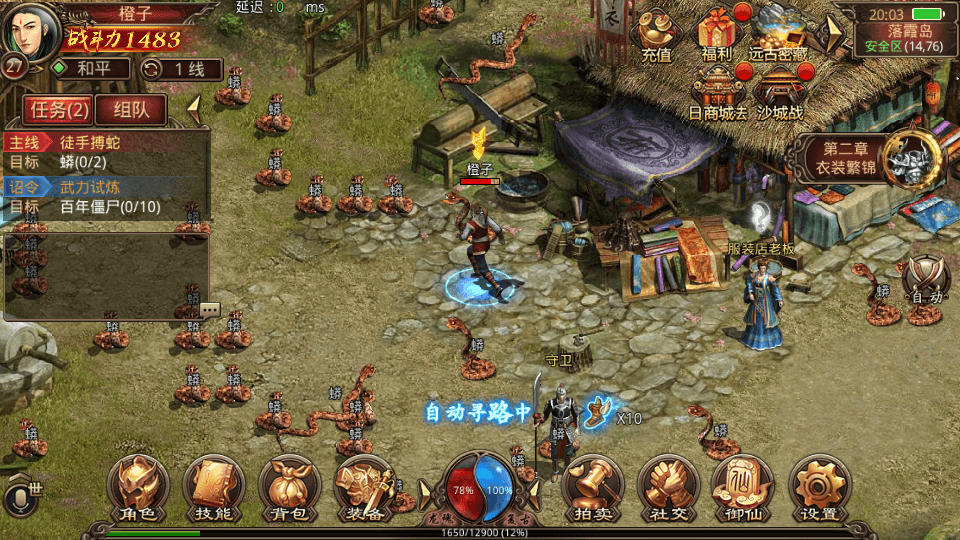Open the 装备 equipment menu
The width and height of the screenshot is (960, 540).
point(364,488)
